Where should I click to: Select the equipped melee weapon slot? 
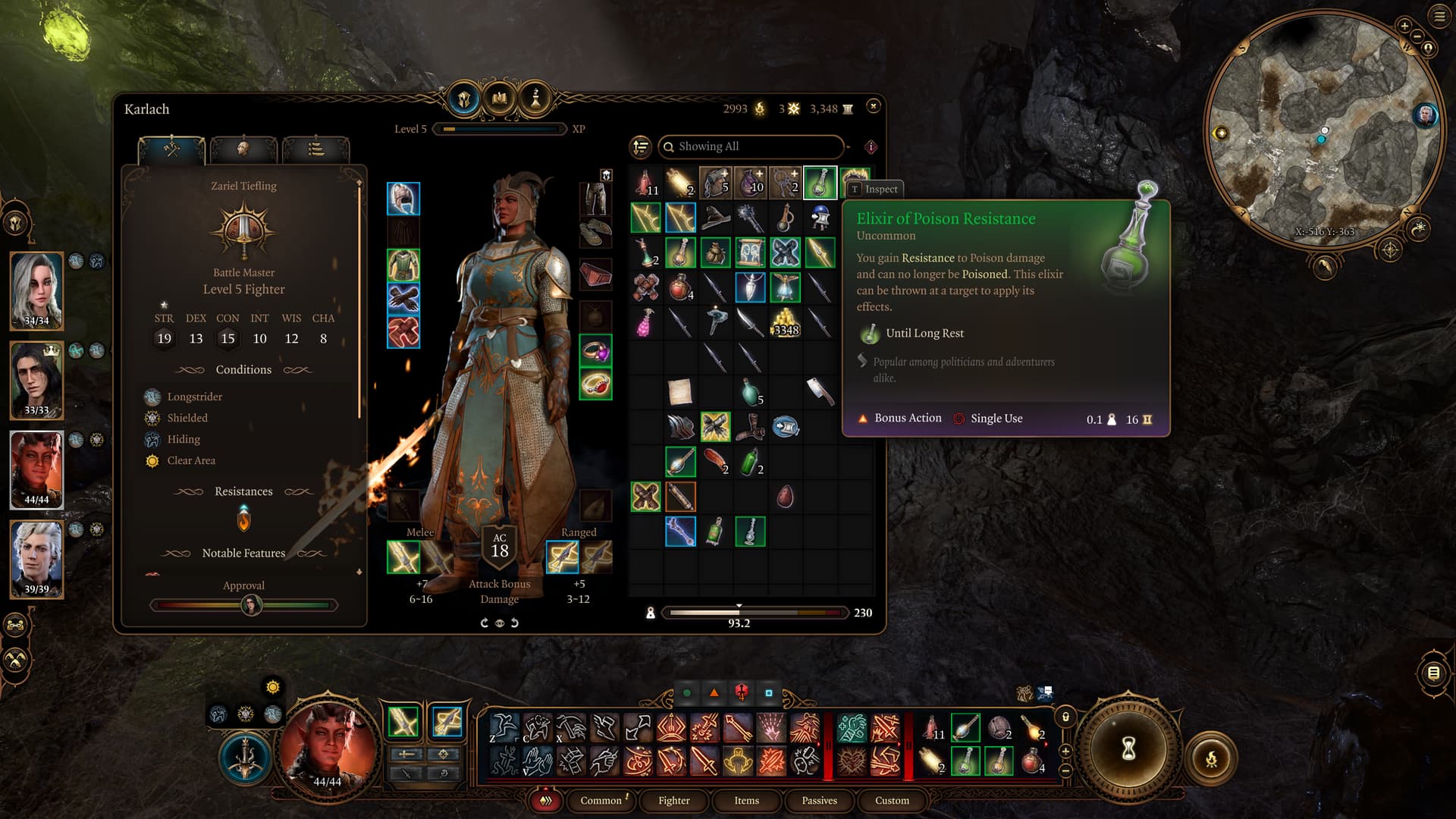[x=403, y=557]
